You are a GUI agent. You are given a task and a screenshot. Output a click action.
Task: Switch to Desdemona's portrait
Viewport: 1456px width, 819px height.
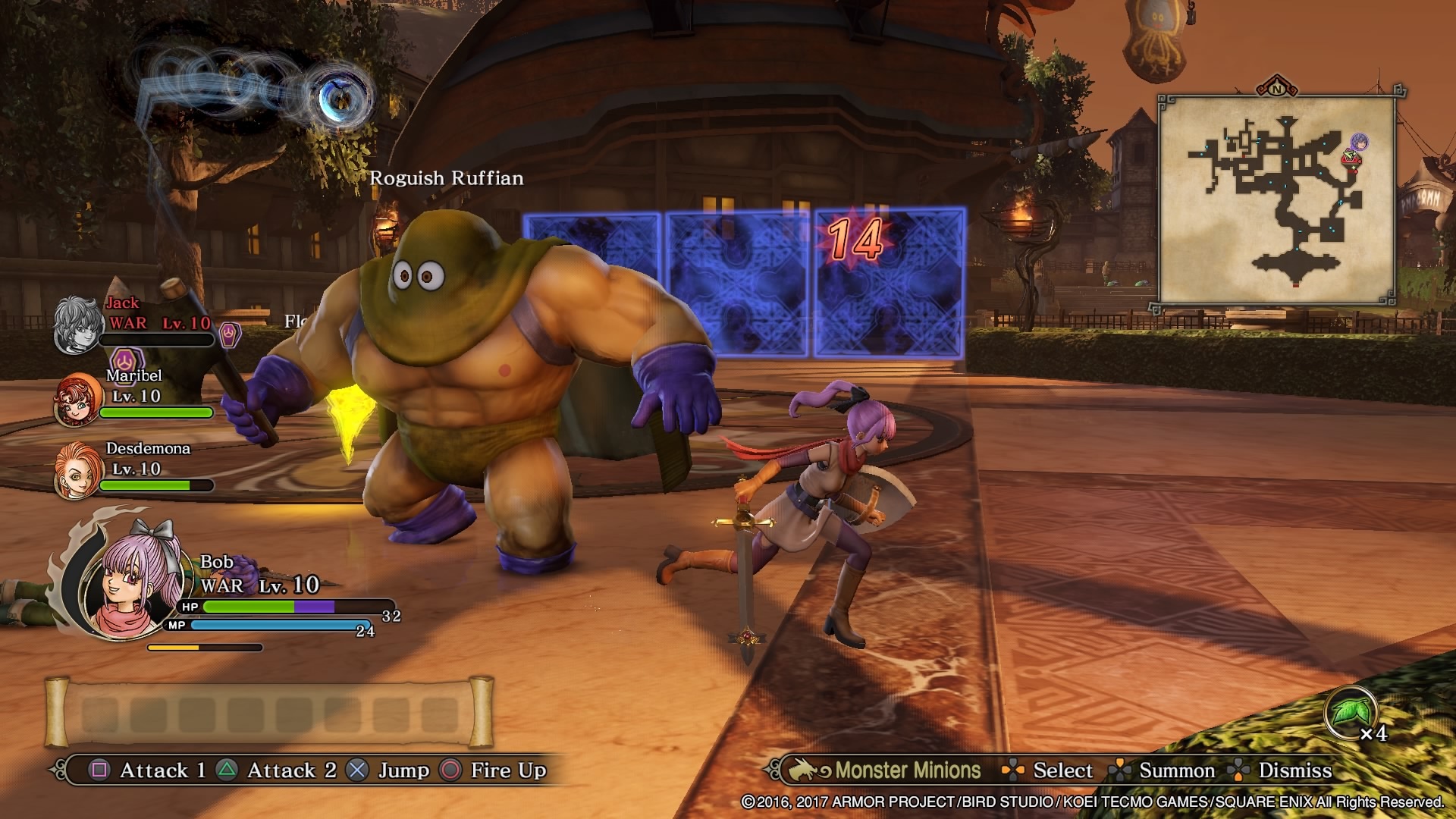tap(78, 471)
